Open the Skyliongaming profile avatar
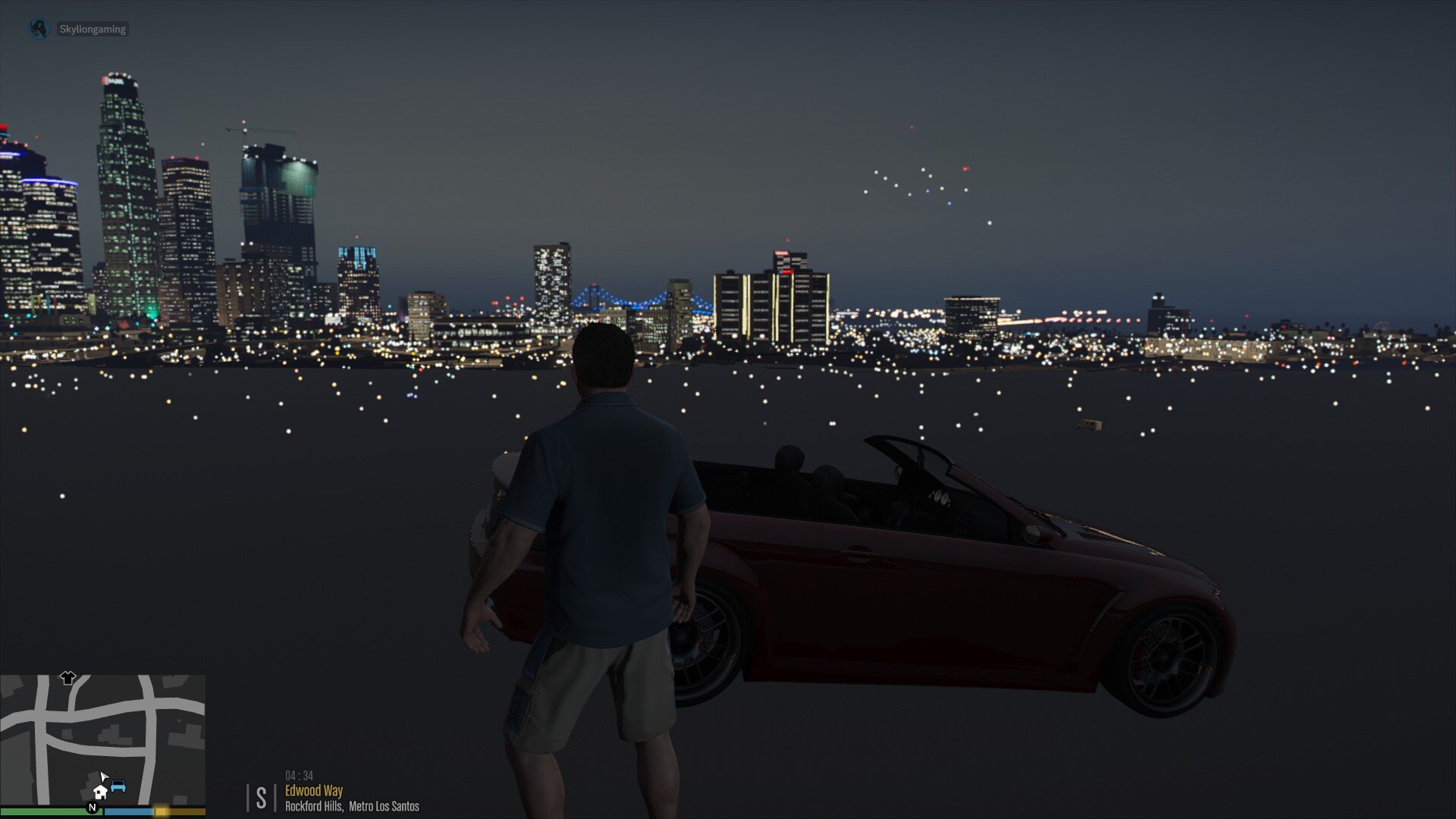This screenshot has width=1456, height=819. point(39,29)
